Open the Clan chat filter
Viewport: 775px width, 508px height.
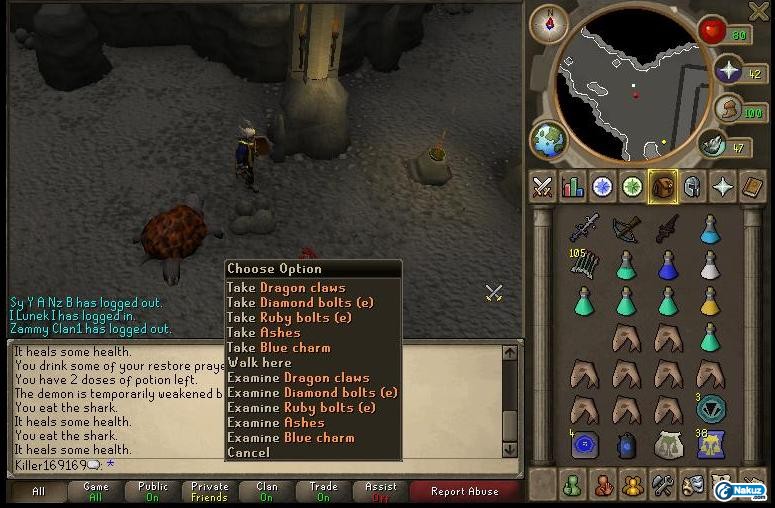coord(266,491)
